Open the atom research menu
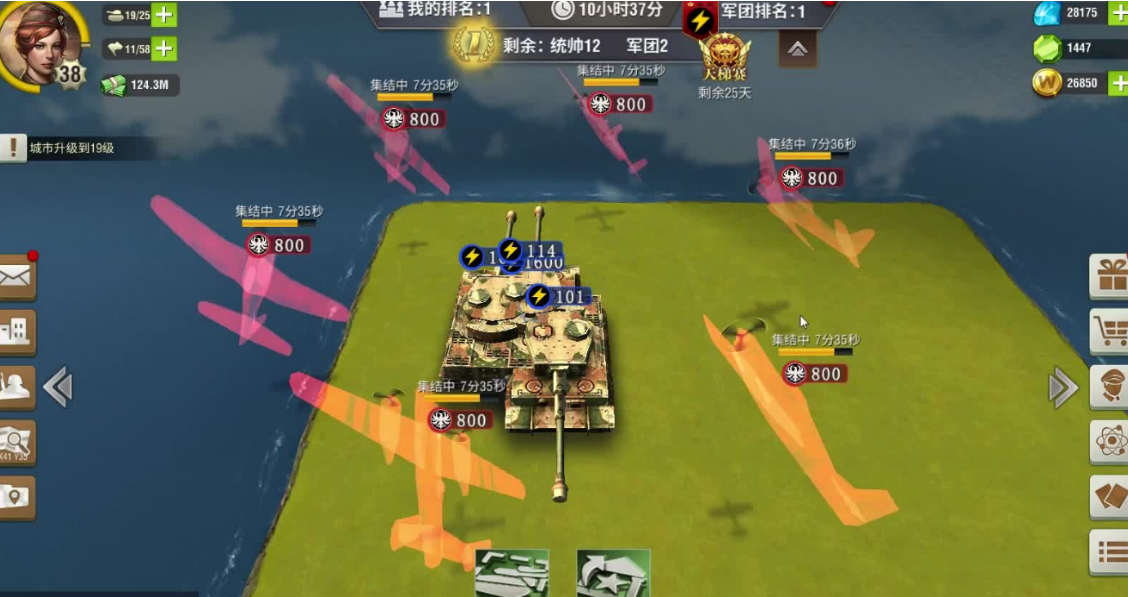 1110,442
